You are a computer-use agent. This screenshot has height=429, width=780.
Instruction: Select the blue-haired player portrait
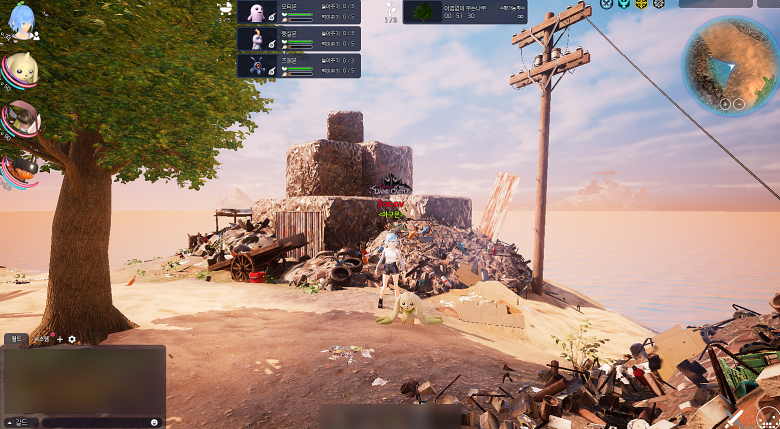click(20, 21)
